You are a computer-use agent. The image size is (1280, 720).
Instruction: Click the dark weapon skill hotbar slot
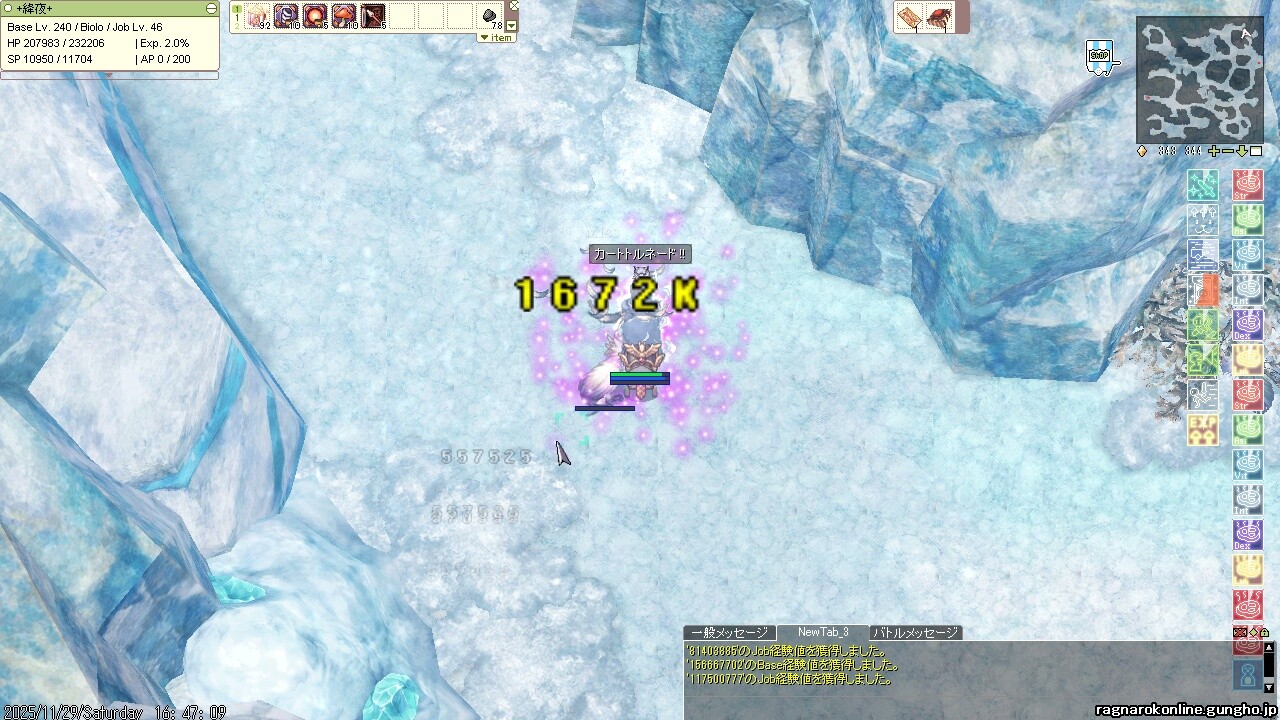click(373, 16)
